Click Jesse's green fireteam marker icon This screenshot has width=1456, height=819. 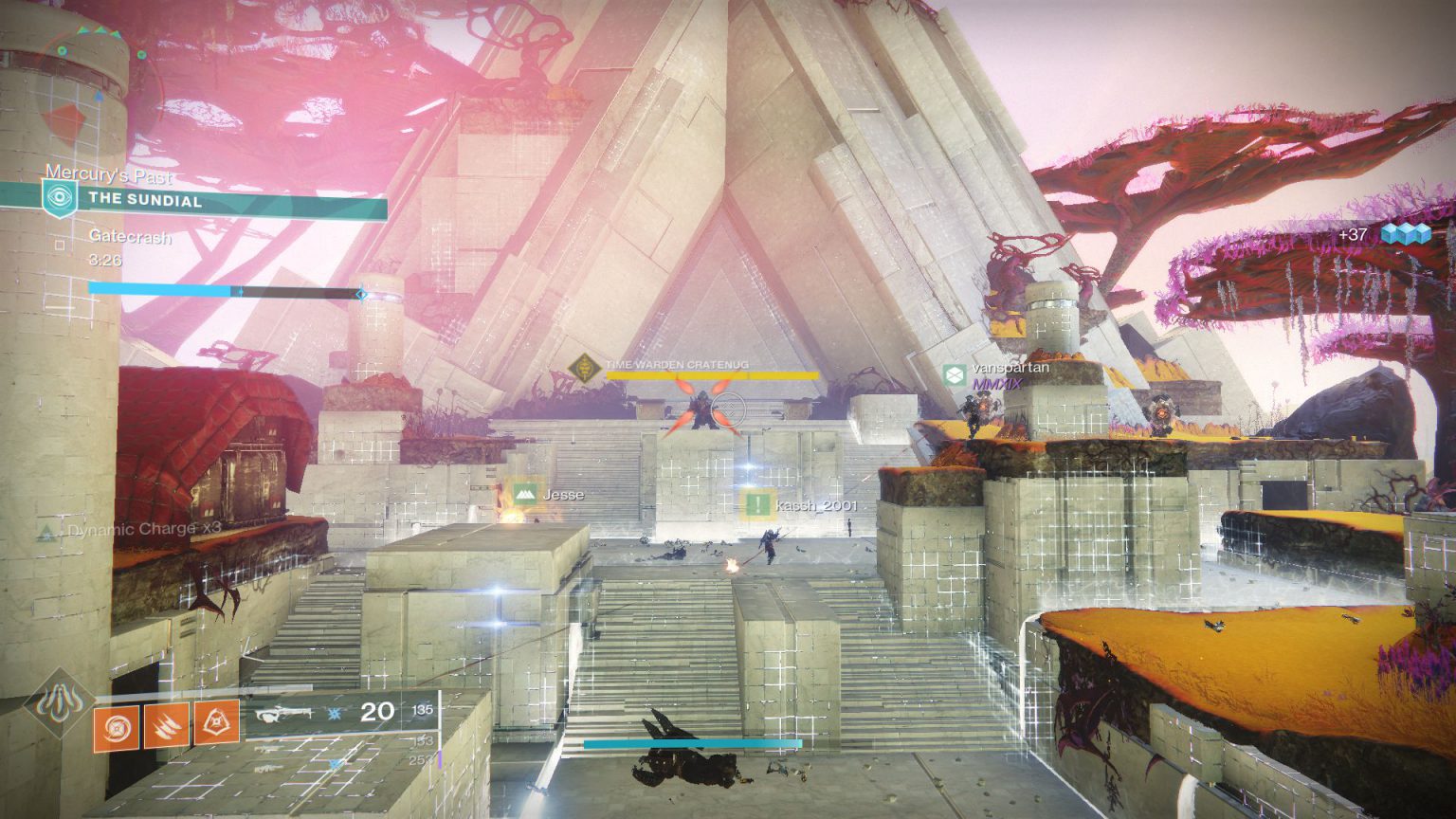[524, 493]
